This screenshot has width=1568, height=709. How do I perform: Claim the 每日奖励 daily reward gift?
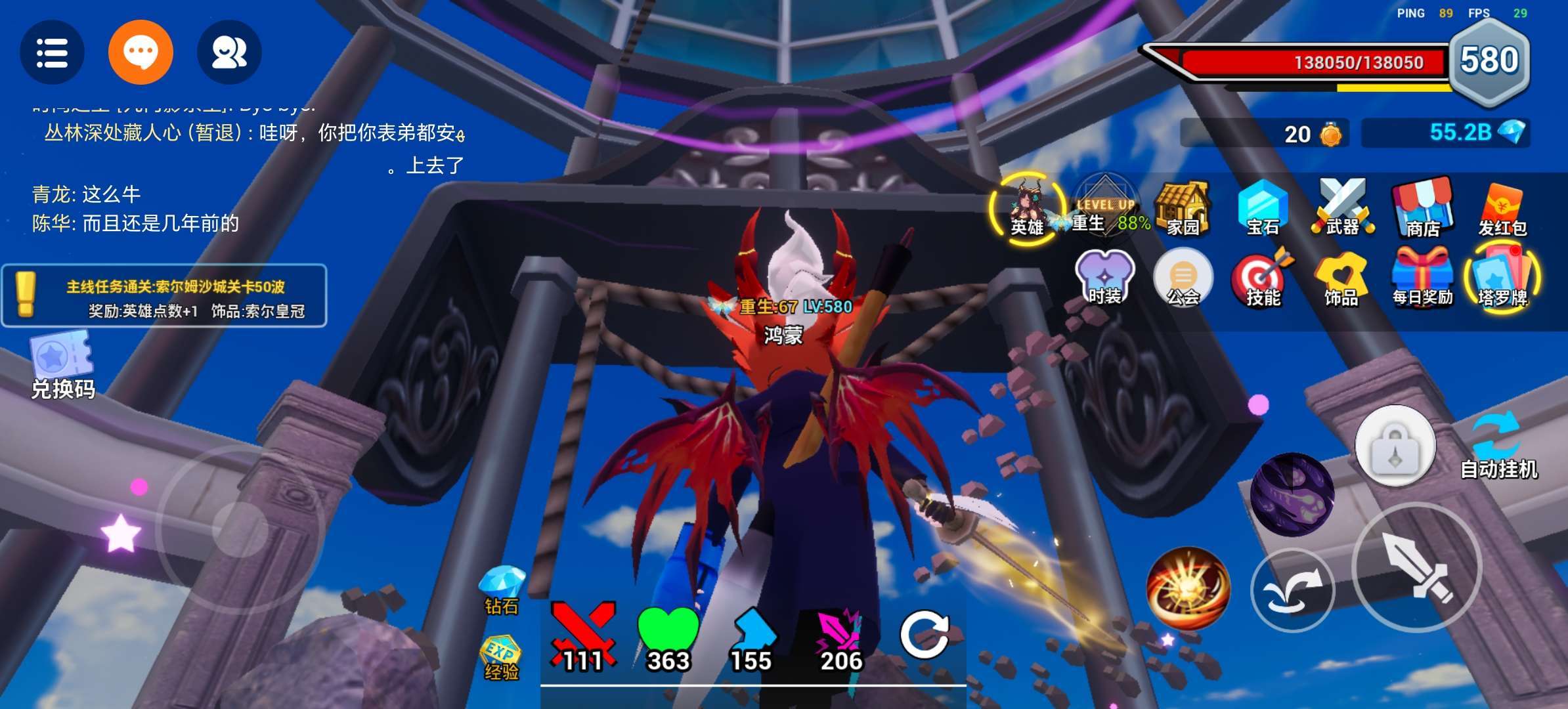click(x=1422, y=278)
